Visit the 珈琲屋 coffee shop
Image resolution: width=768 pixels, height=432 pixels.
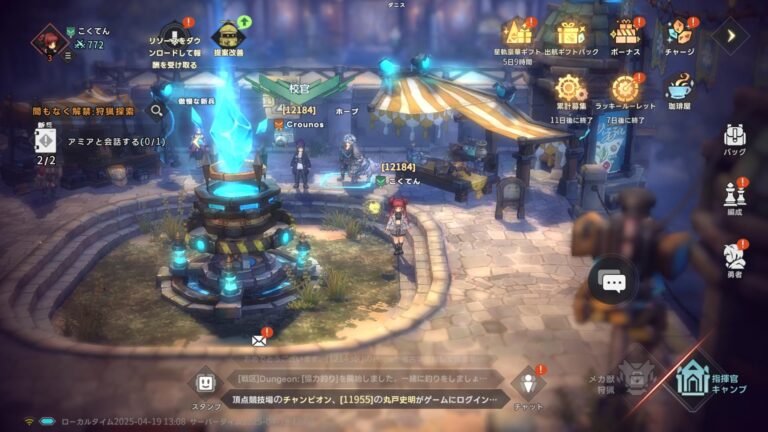680,88
